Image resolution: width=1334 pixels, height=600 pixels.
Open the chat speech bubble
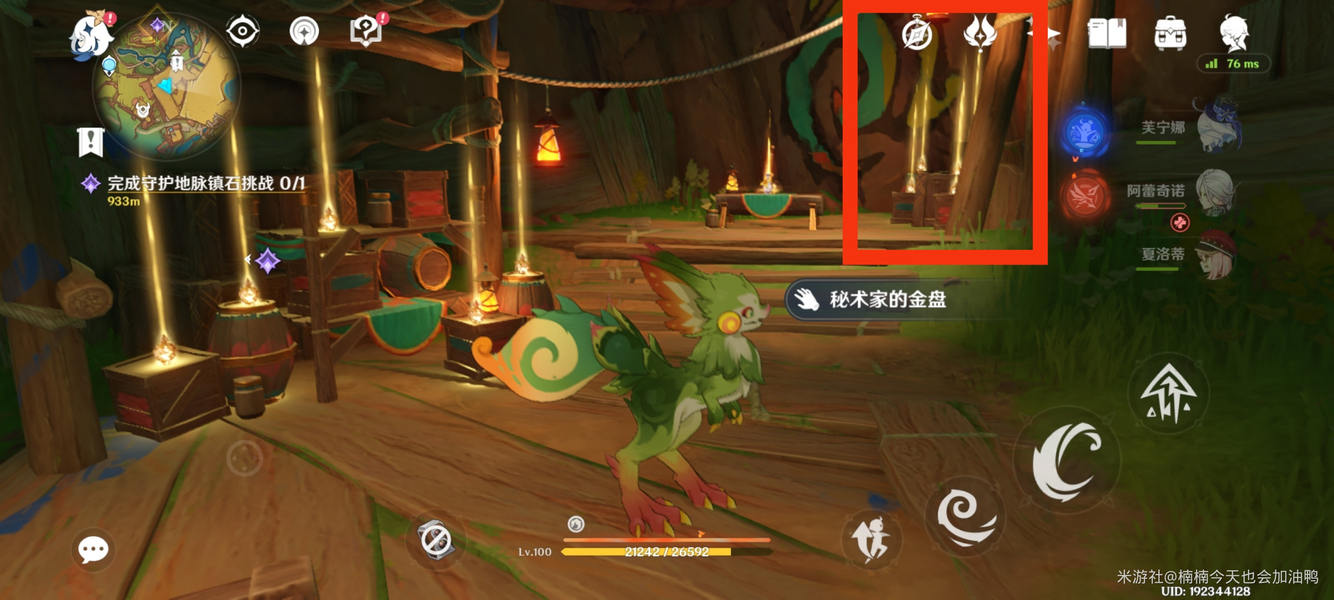pos(94,549)
